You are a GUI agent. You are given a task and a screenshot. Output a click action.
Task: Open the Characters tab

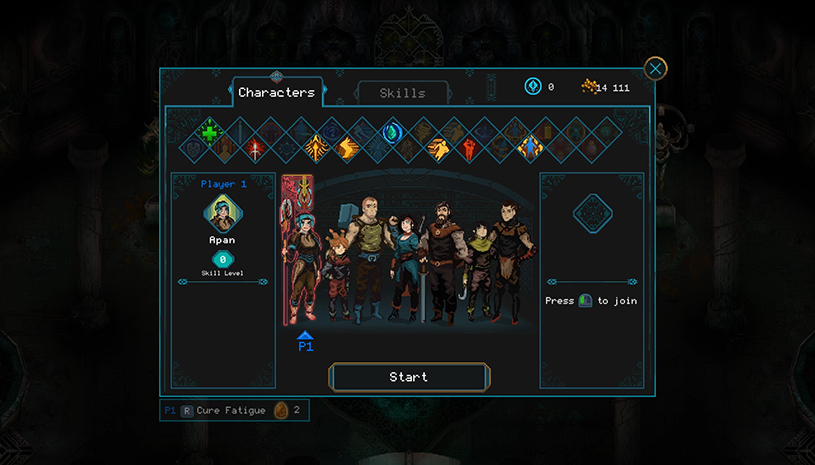276,93
